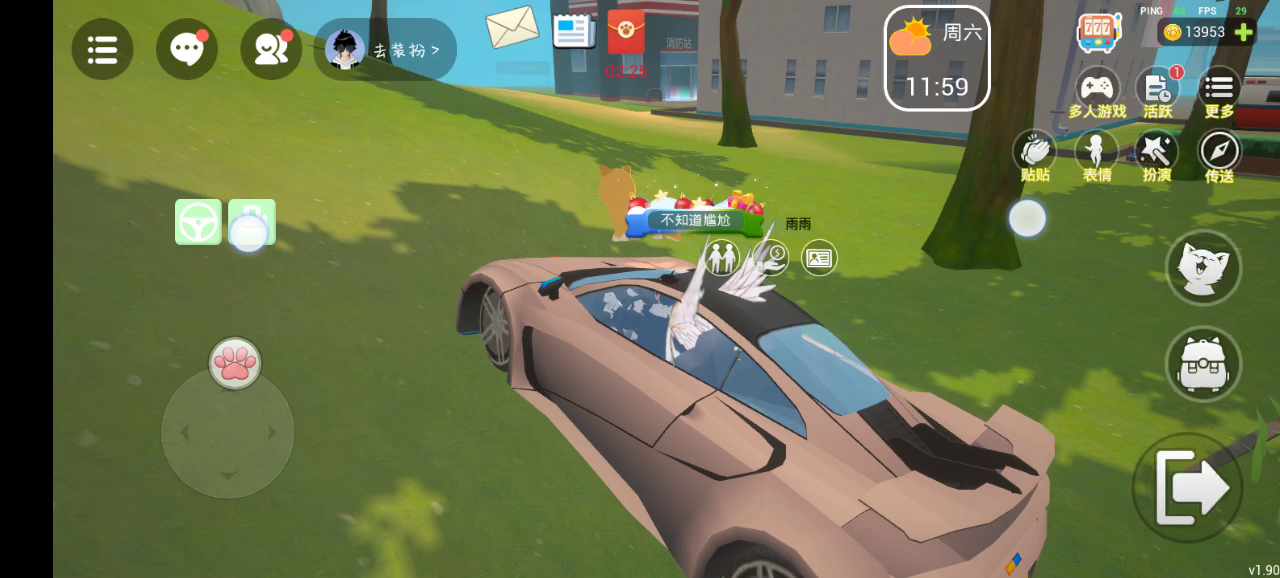The height and width of the screenshot is (578, 1280).
Task: Tap the laughing cat face button
Action: click(1203, 267)
